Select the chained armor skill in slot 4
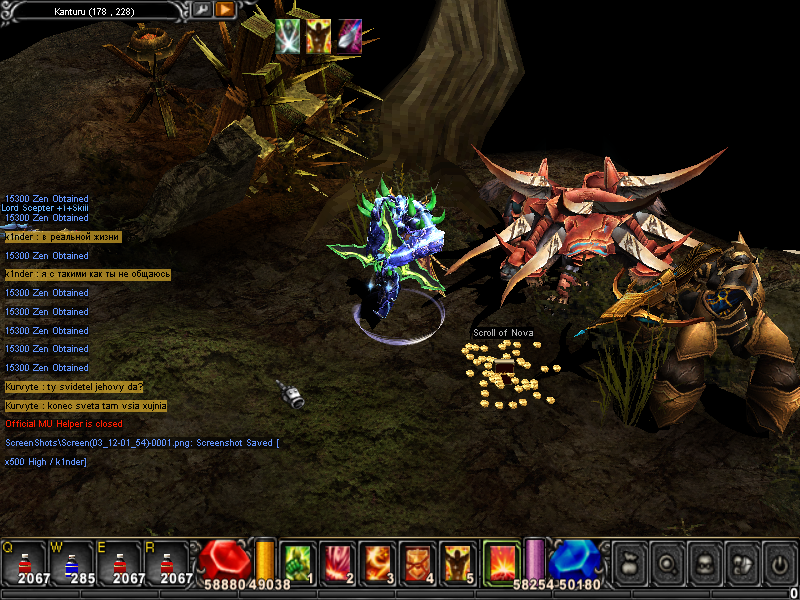 [417, 562]
